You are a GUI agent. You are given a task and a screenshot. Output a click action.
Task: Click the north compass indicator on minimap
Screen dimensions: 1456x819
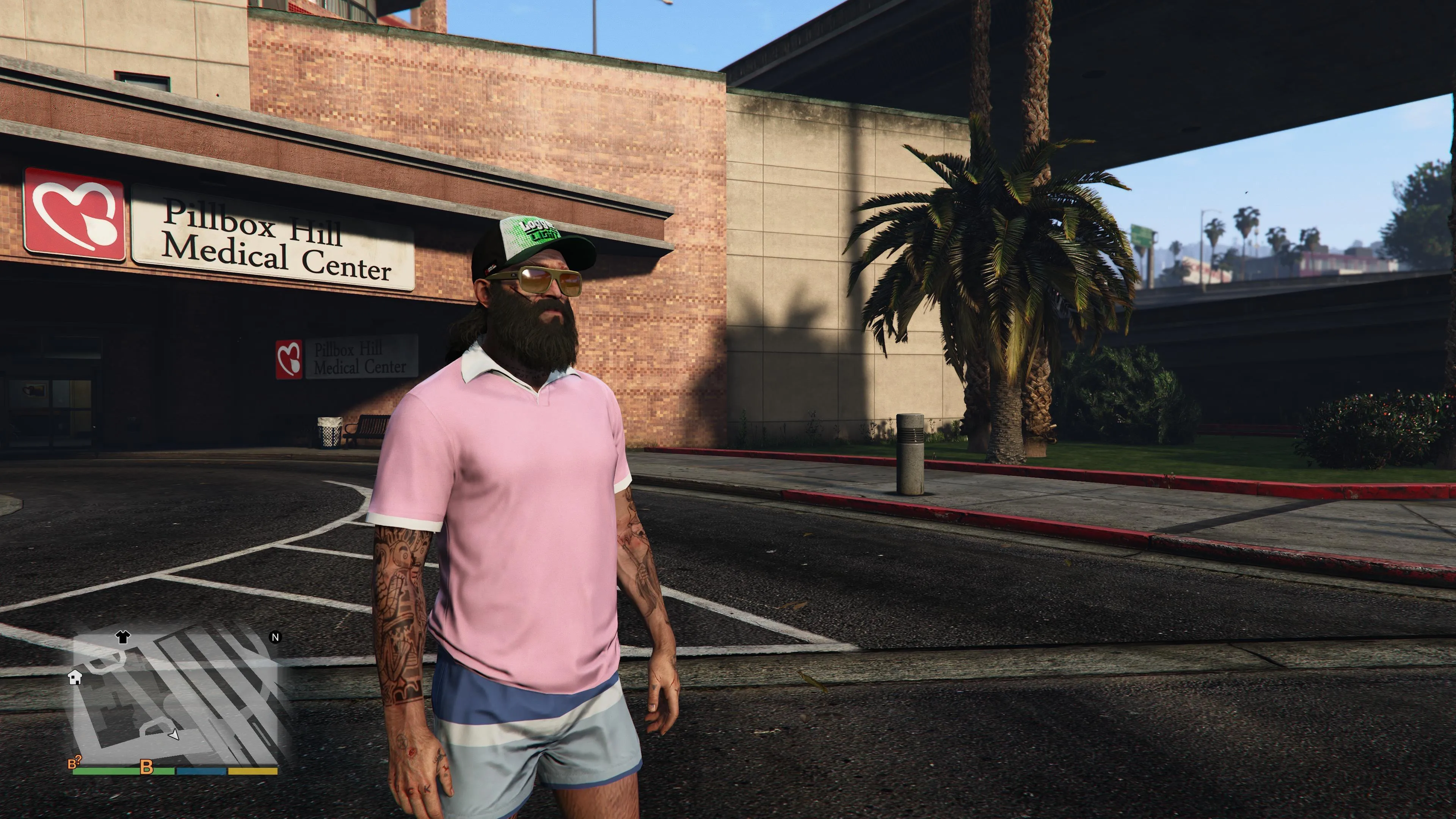275,637
